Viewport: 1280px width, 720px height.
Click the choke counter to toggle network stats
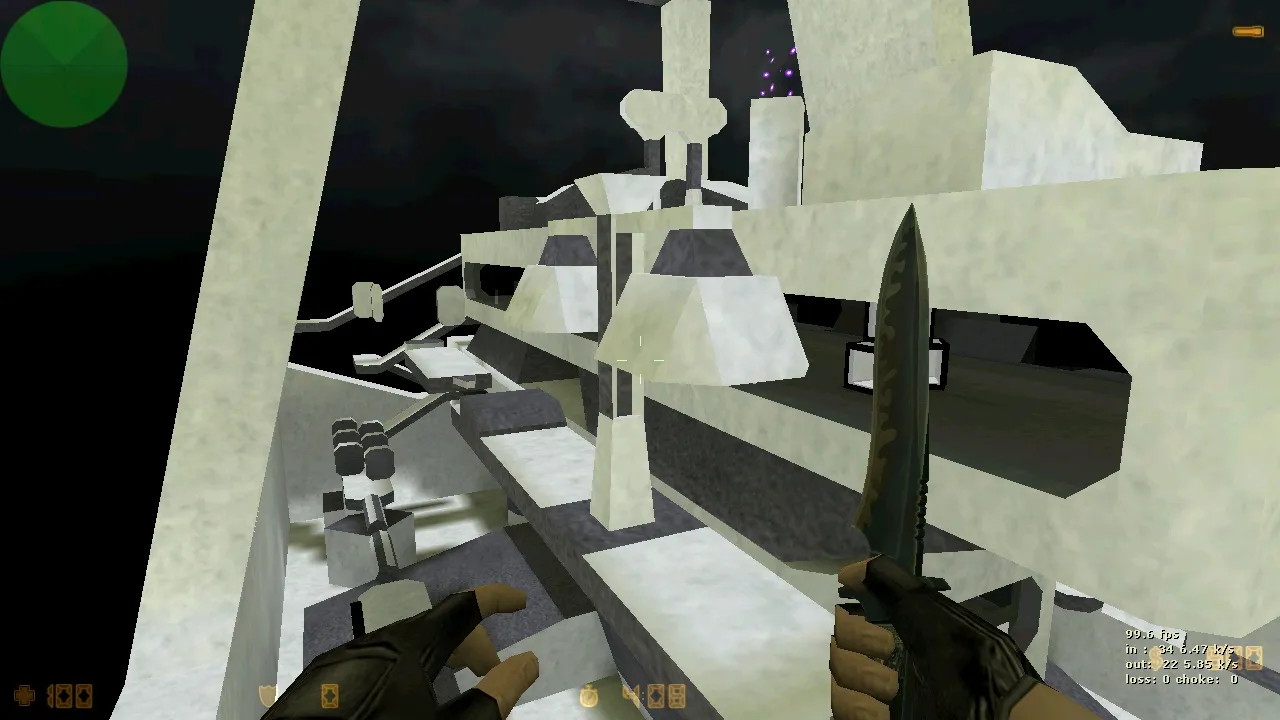(1205, 680)
